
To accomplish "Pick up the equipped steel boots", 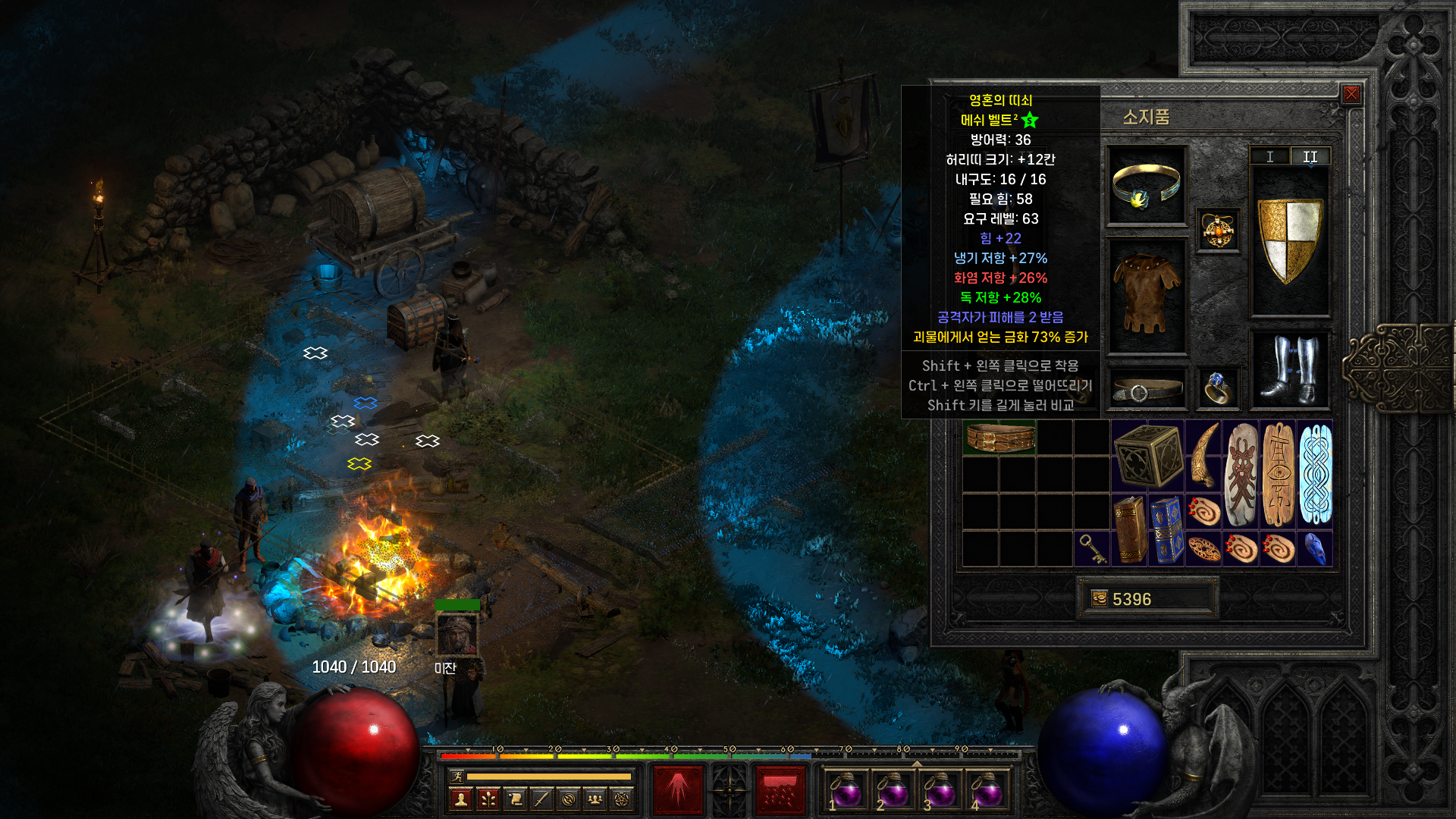I will tap(1290, 369).
